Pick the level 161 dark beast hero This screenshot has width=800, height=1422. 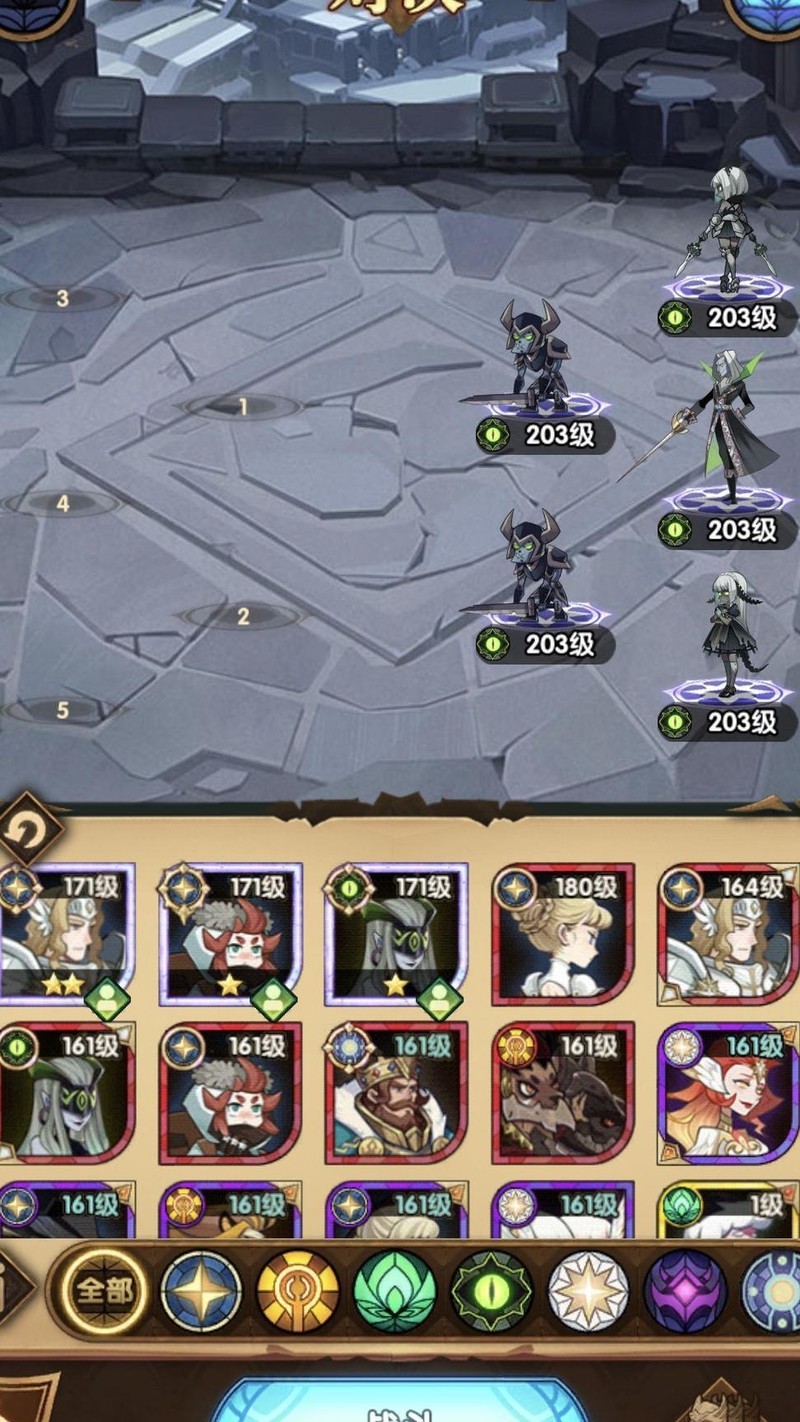[563, 1092]
